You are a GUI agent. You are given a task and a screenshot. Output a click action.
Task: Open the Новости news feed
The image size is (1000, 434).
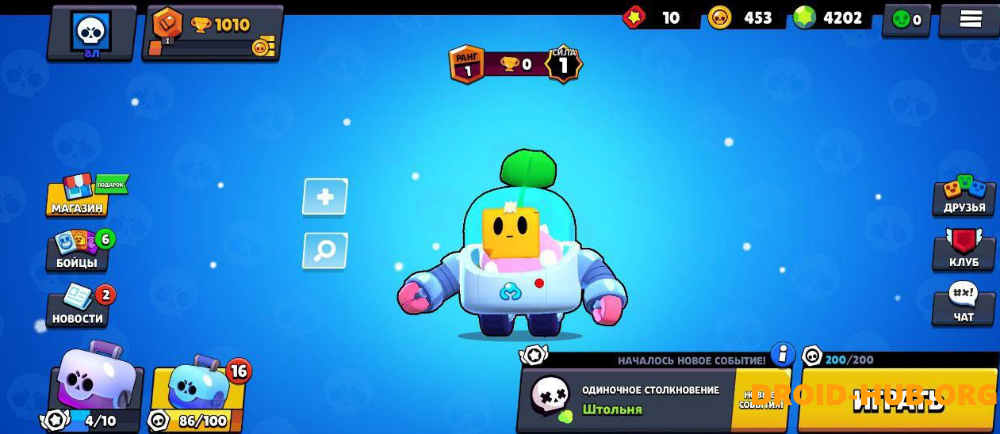[x=78, y=306]
